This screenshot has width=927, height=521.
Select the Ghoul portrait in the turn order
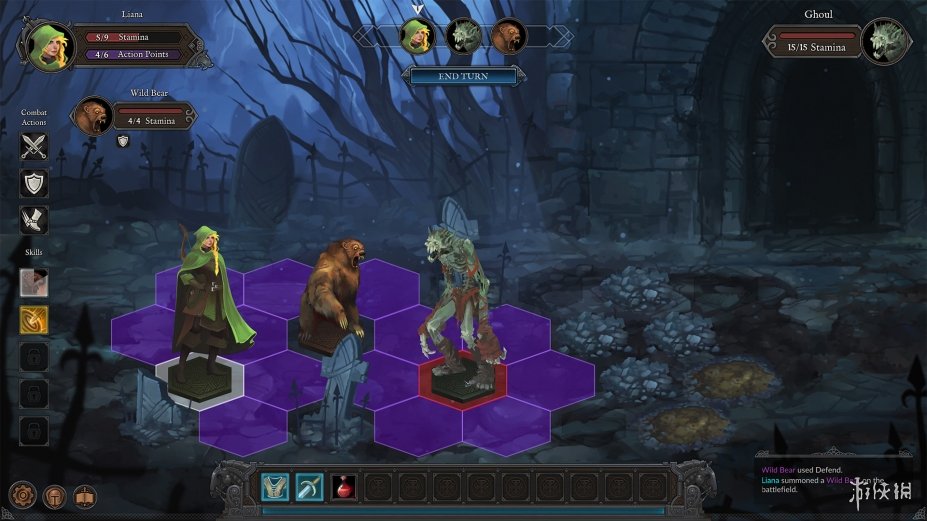463,36
